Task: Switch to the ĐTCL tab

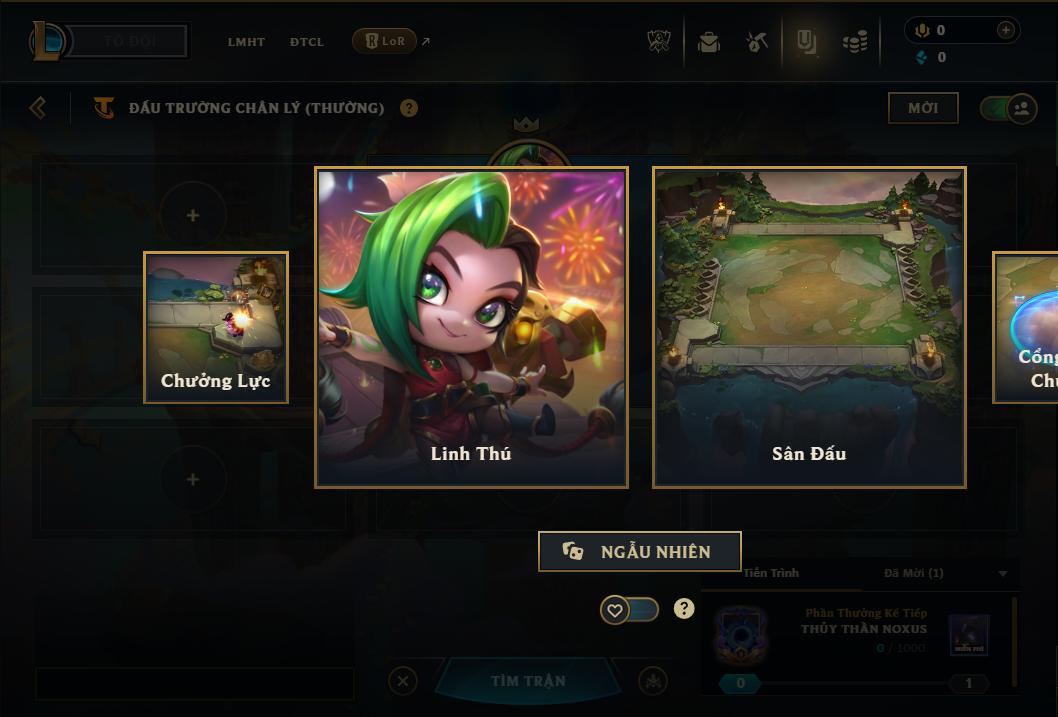Action: click(307, 42)
